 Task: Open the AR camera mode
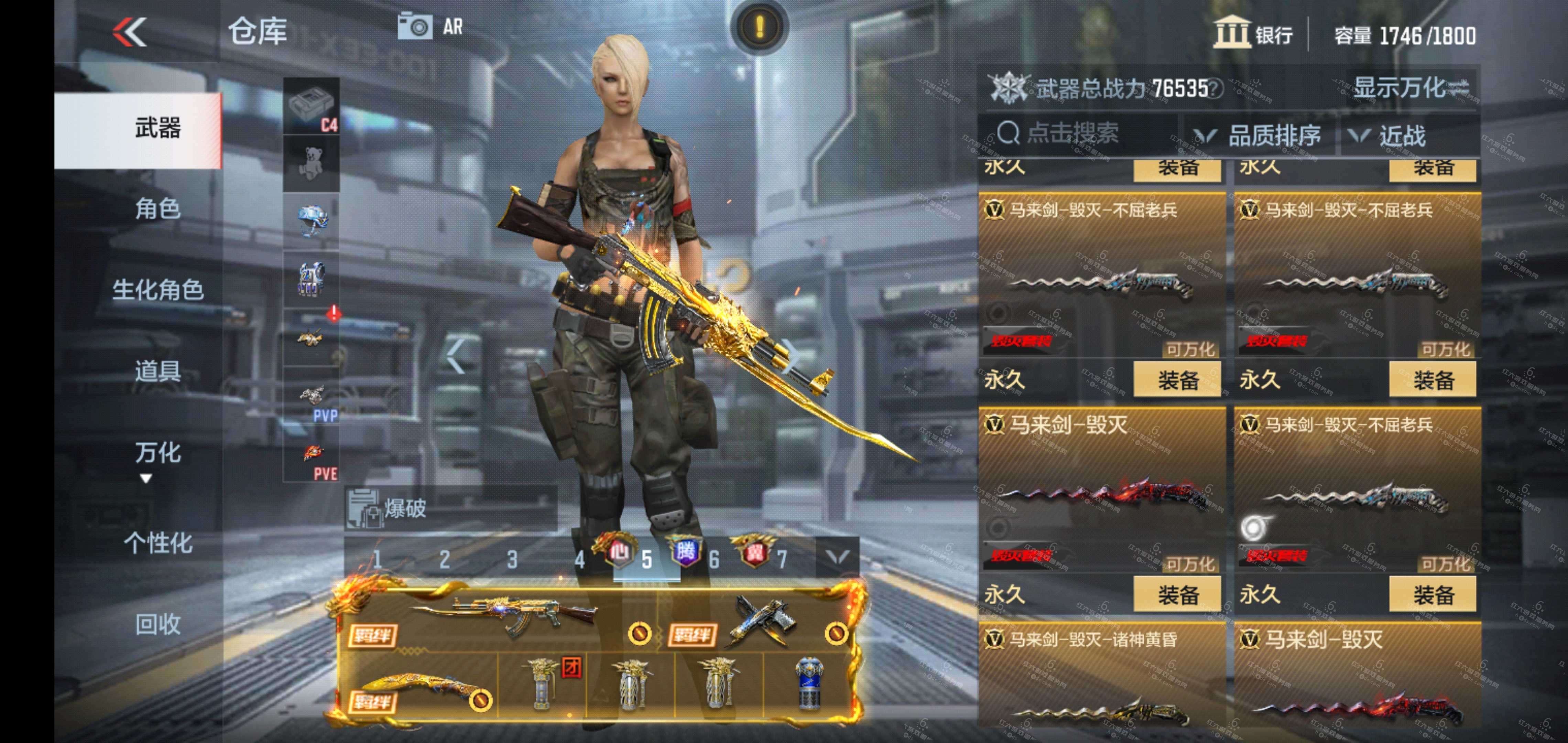(431, 27)
